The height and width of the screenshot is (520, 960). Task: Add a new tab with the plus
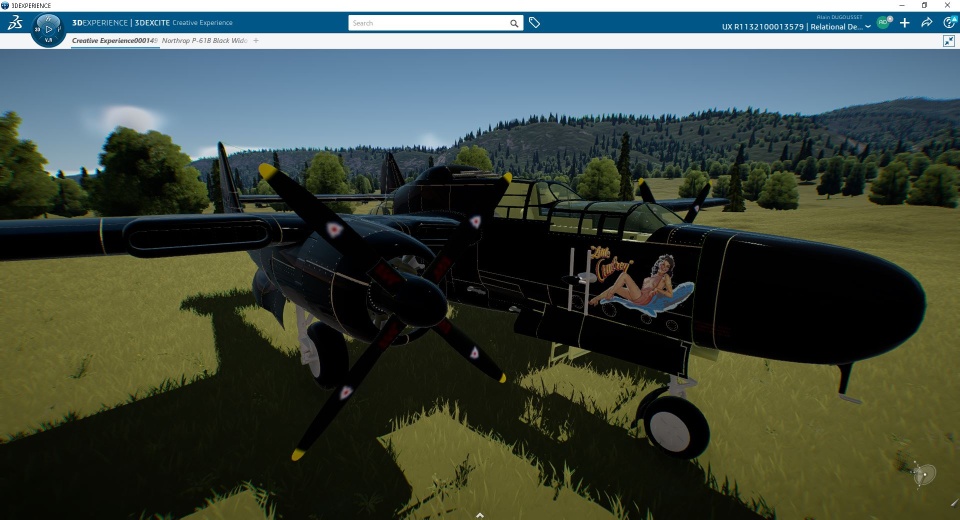[x=256, y=41]
